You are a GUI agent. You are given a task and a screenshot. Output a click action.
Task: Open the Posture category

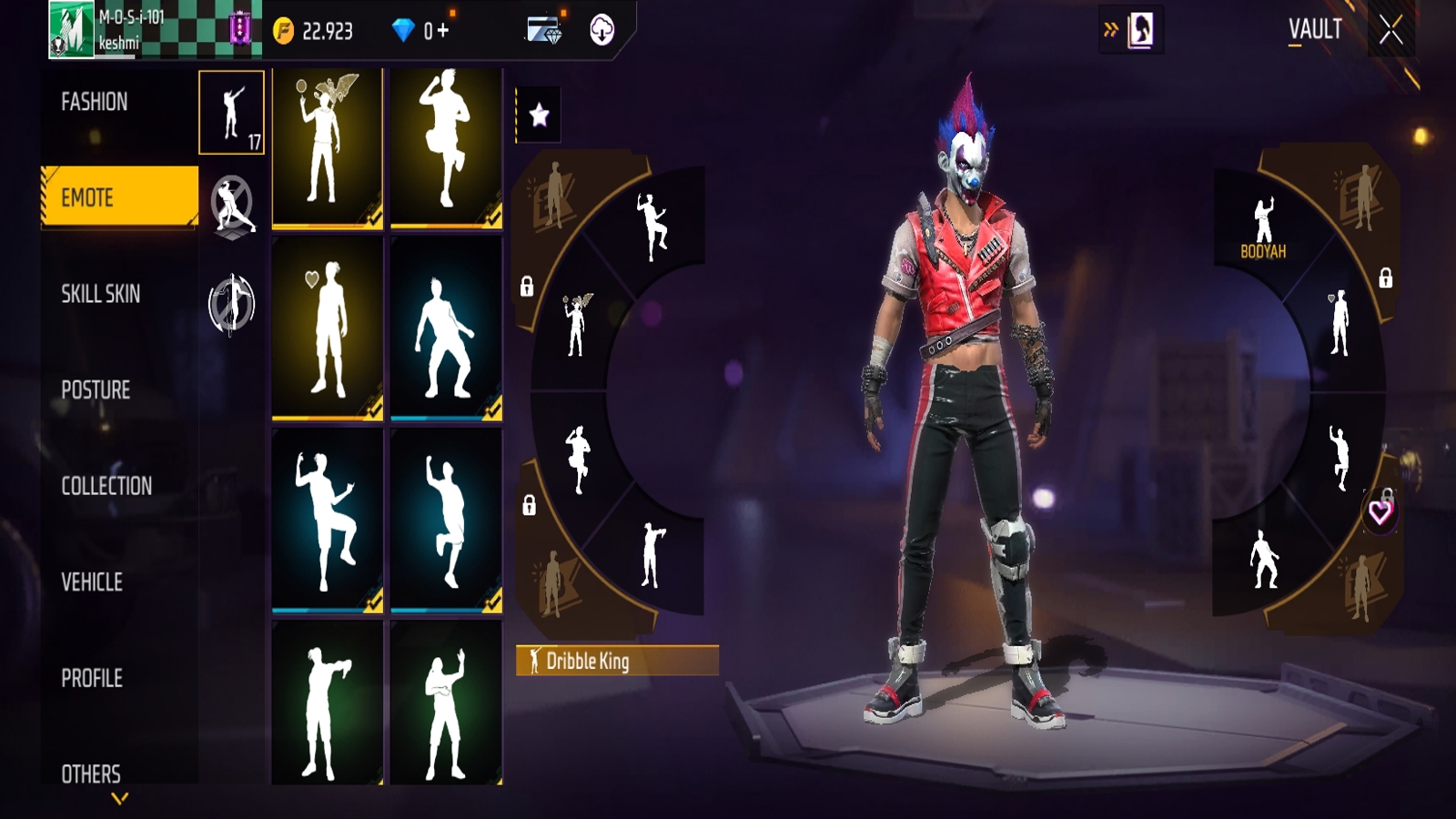click(96, 390)
